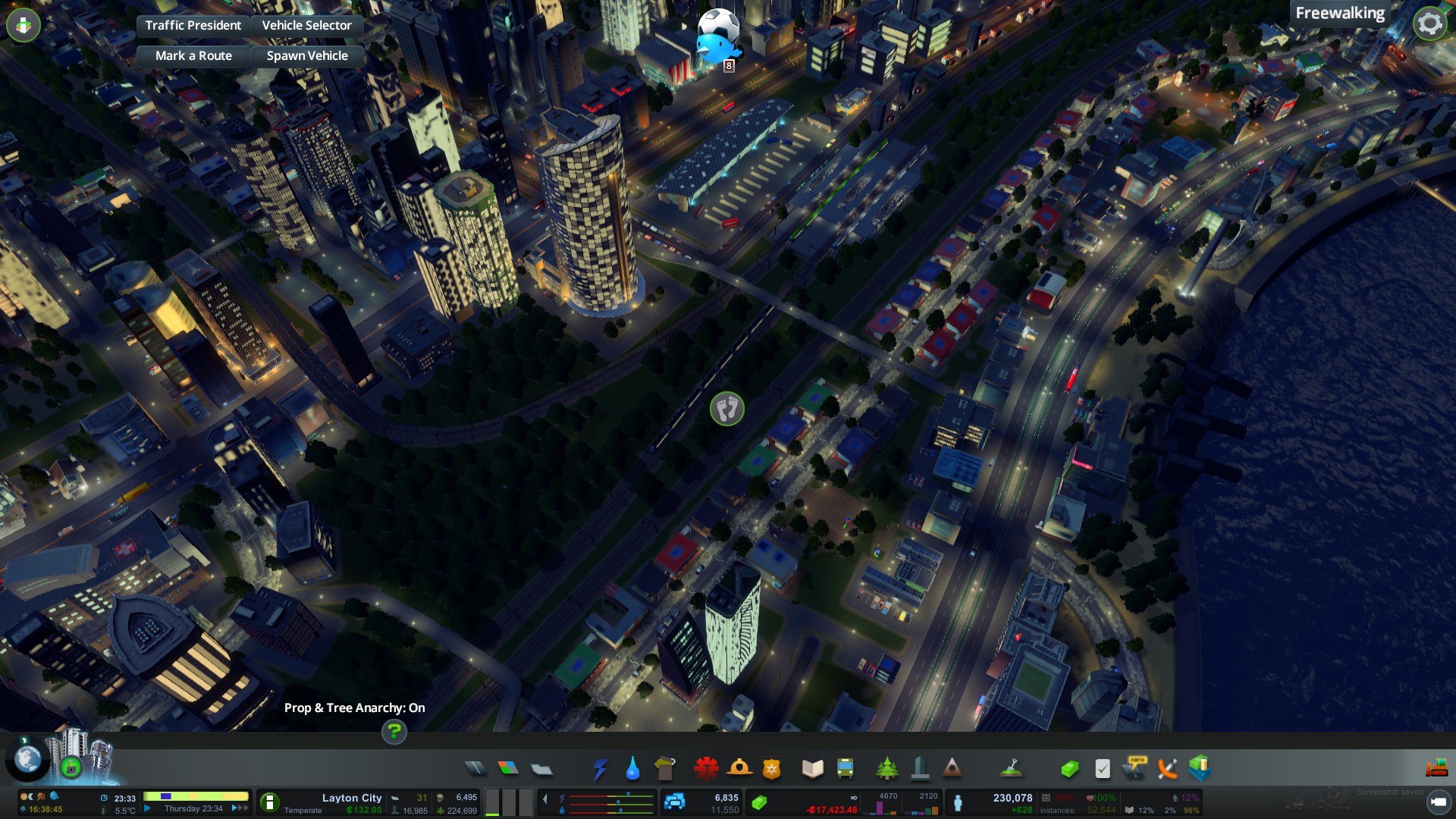
Task: Click the green unlock milestones button
Action: [71, 767]
